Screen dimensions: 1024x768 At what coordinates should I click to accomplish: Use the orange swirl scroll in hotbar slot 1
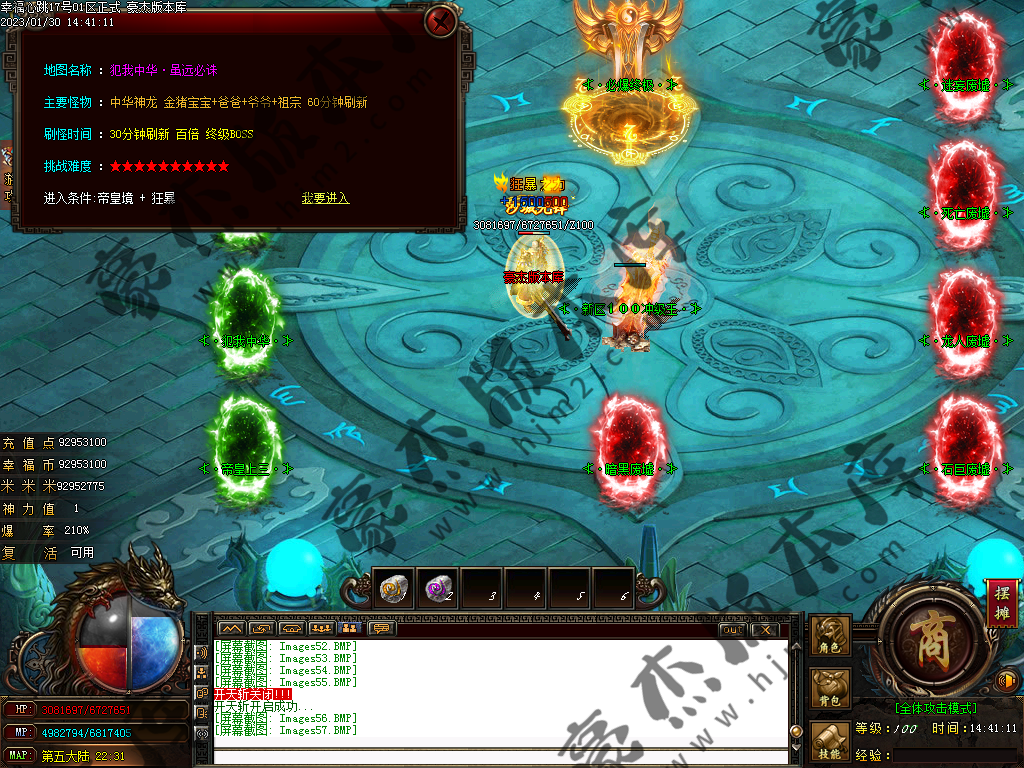[x=394, y=590]
